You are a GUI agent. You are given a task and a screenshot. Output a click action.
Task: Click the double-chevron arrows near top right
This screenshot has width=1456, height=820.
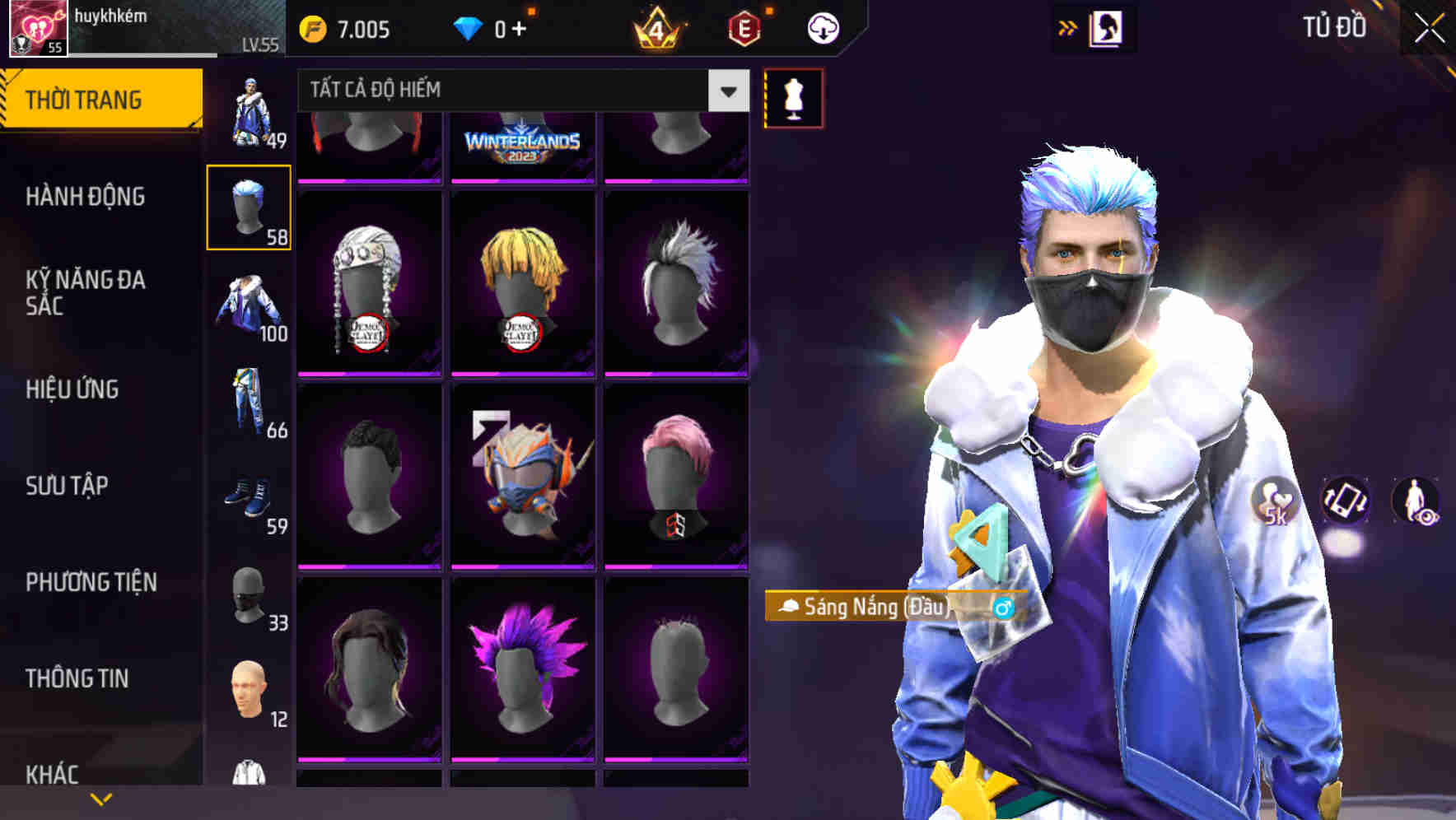[1066, 26]
